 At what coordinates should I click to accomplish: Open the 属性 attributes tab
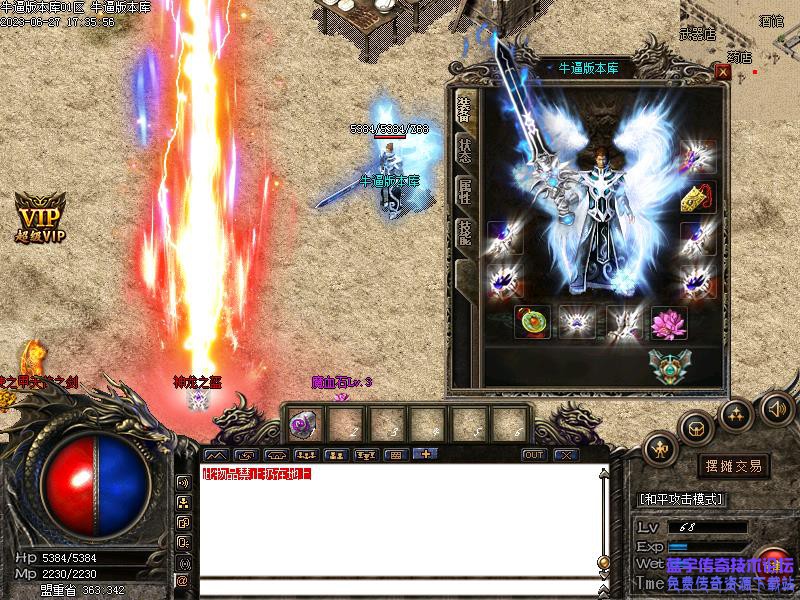465,191
